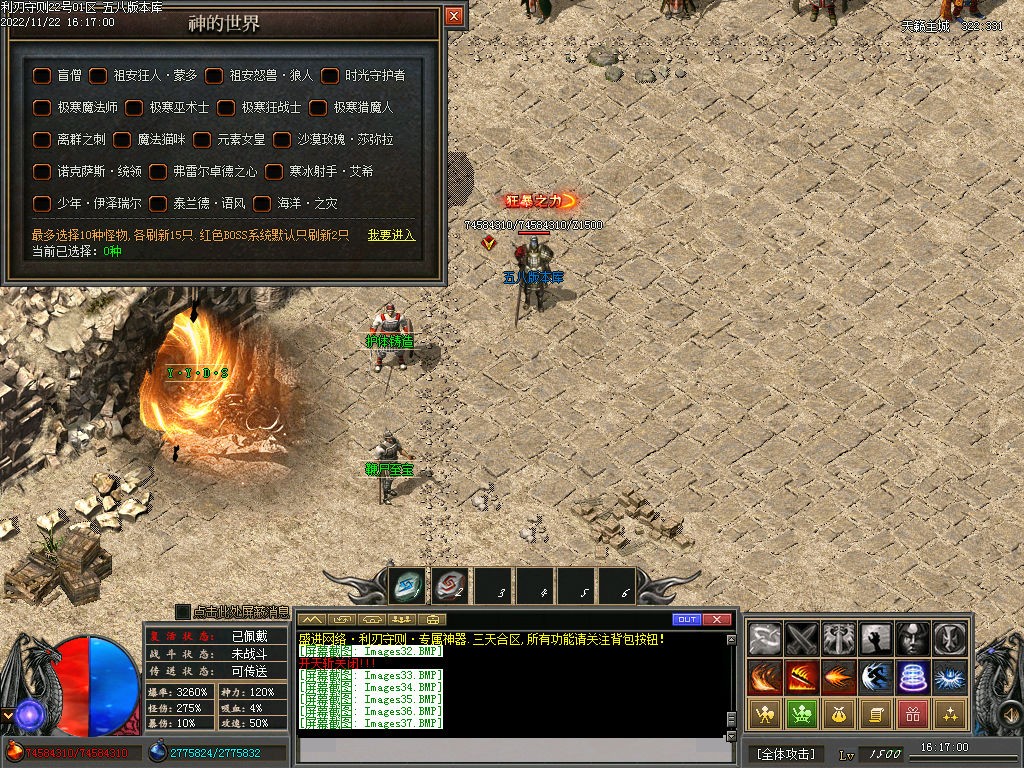Close the chat panel with red X
This screenshot has width=1024, height=768.
[716, 620]
